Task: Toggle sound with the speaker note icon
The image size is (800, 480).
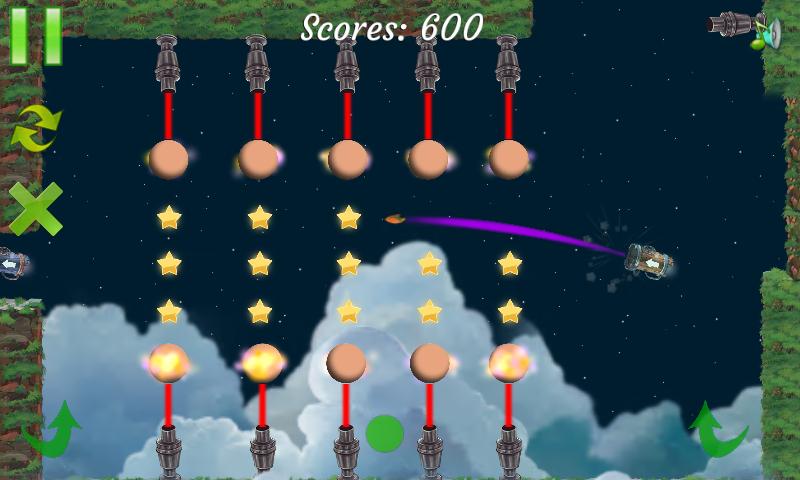Action: tap(768, 33)
